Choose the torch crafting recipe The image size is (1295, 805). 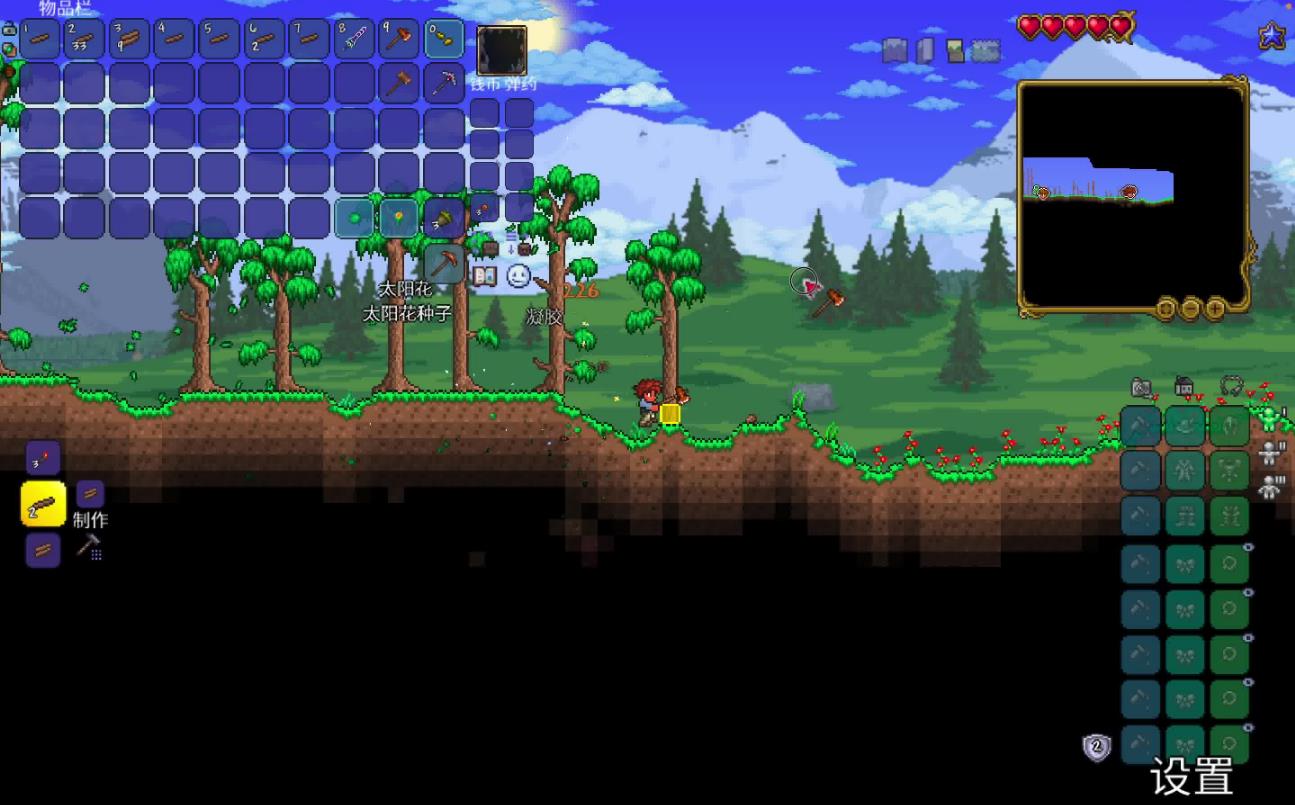[x=43, y=458]
